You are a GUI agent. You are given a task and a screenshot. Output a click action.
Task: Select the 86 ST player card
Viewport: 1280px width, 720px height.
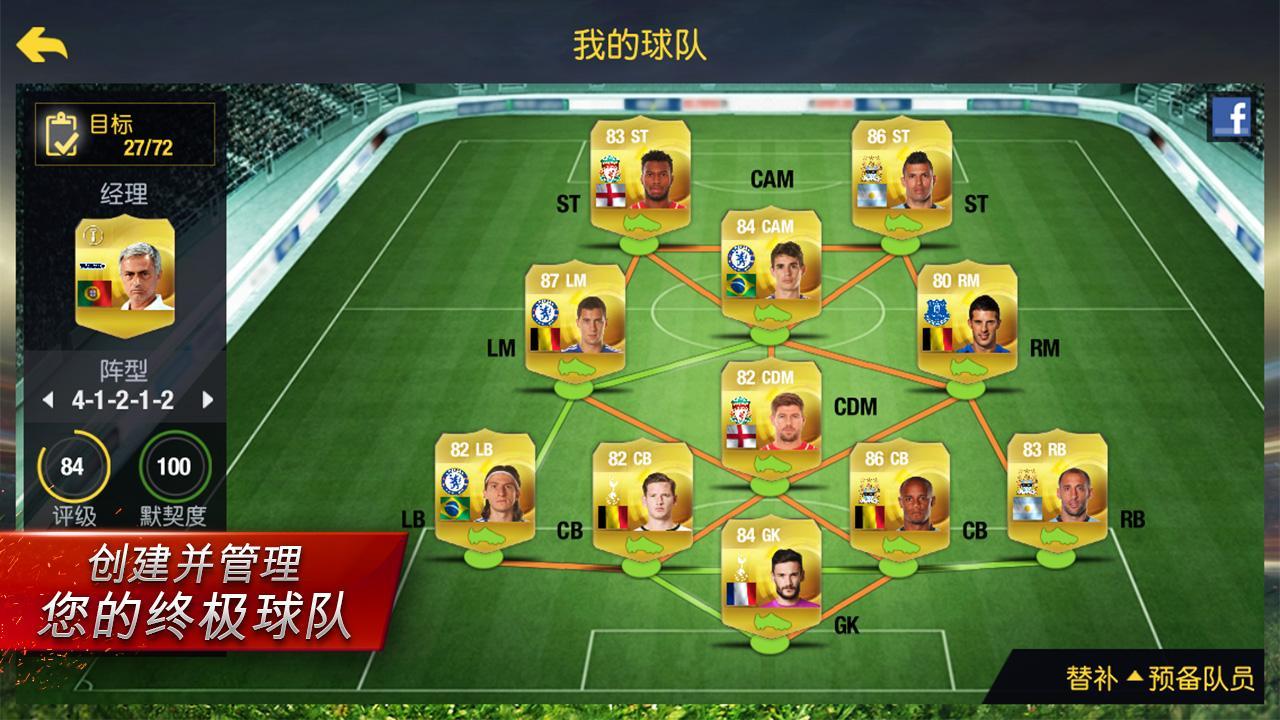pos(902,170)
